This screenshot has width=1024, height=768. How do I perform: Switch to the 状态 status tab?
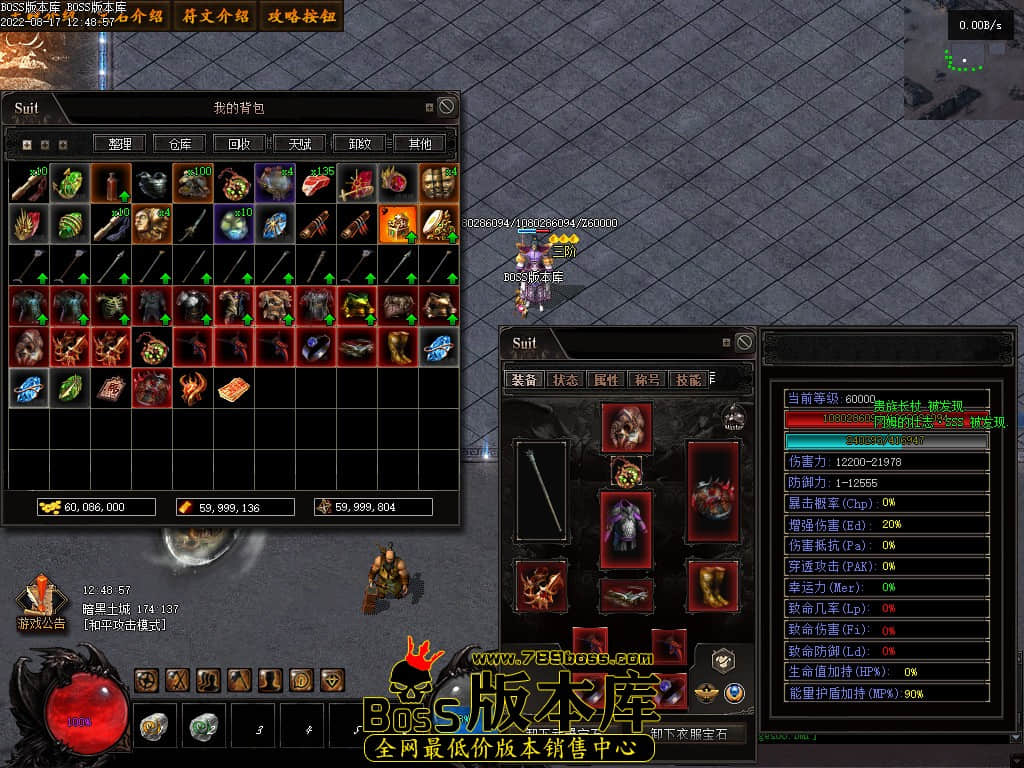pos(566,380)
